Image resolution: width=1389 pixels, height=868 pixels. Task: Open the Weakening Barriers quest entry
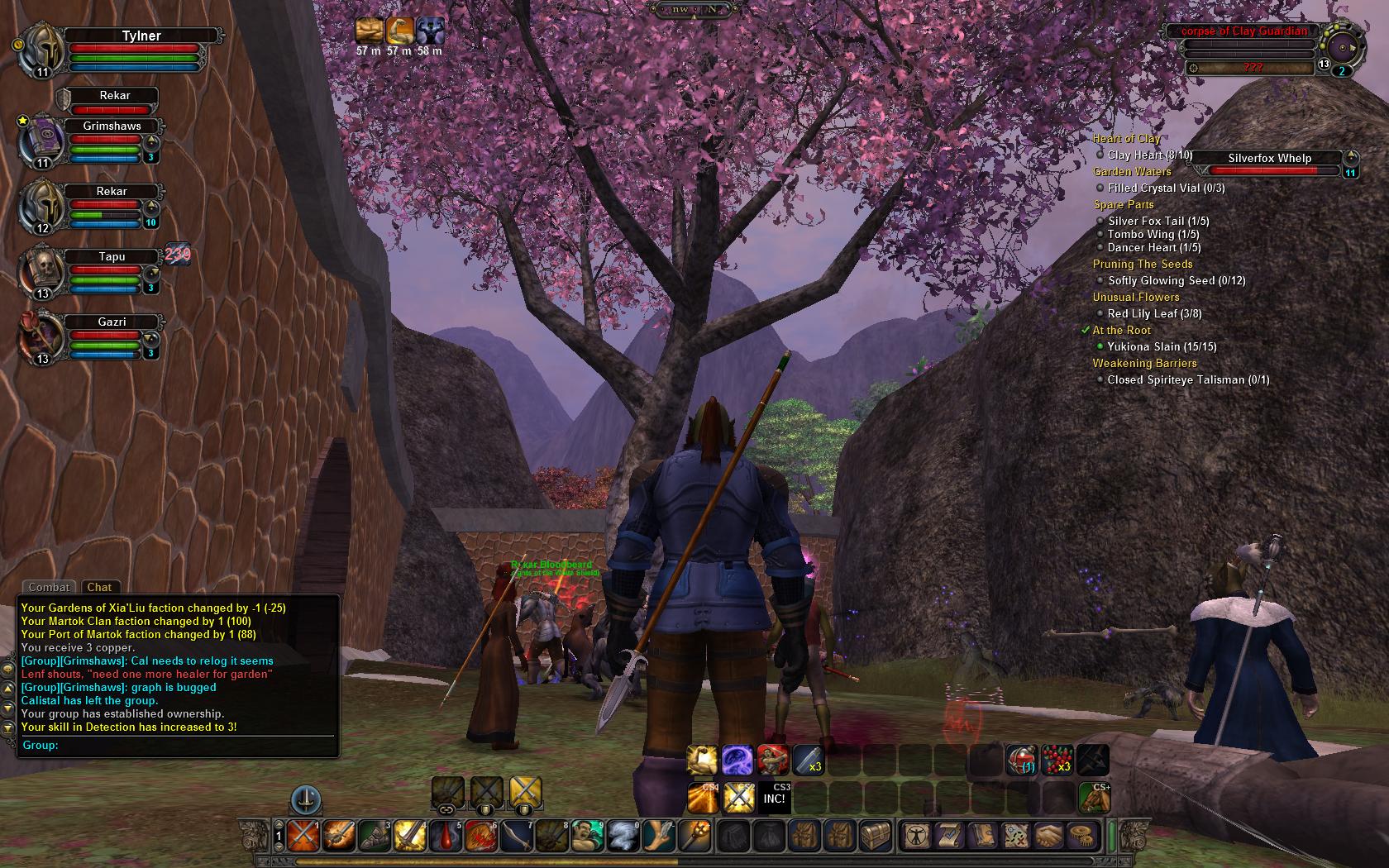point(1144,364)
